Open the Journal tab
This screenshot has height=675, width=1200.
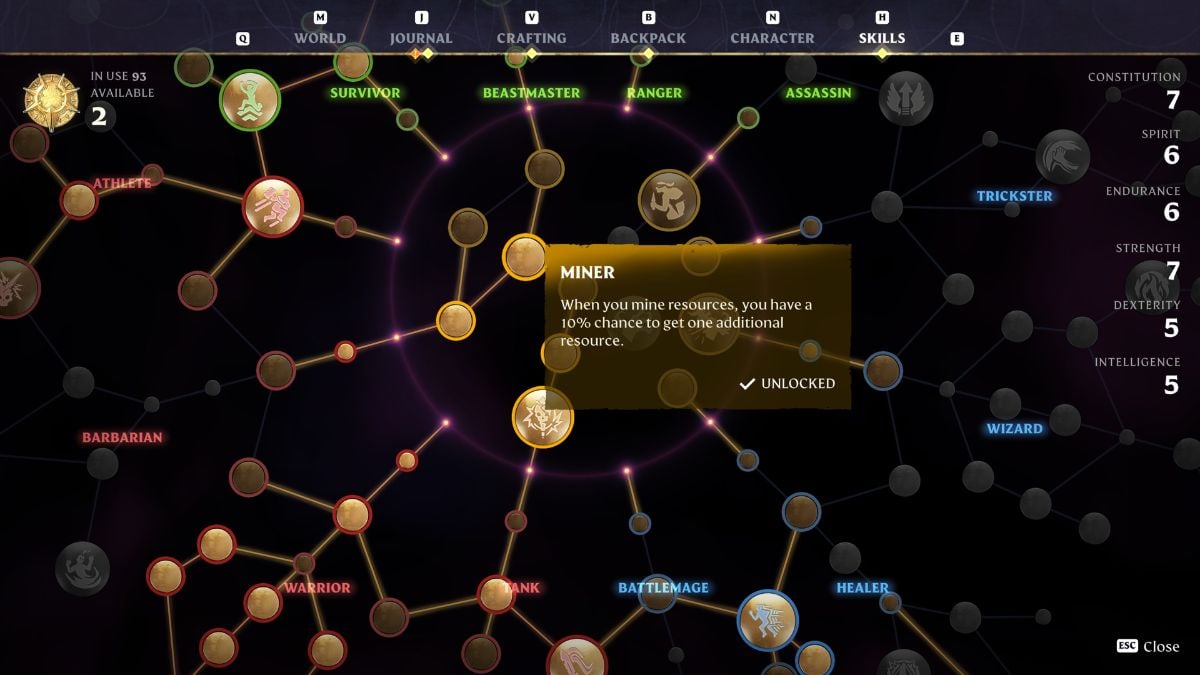click(x=421, y=38)
